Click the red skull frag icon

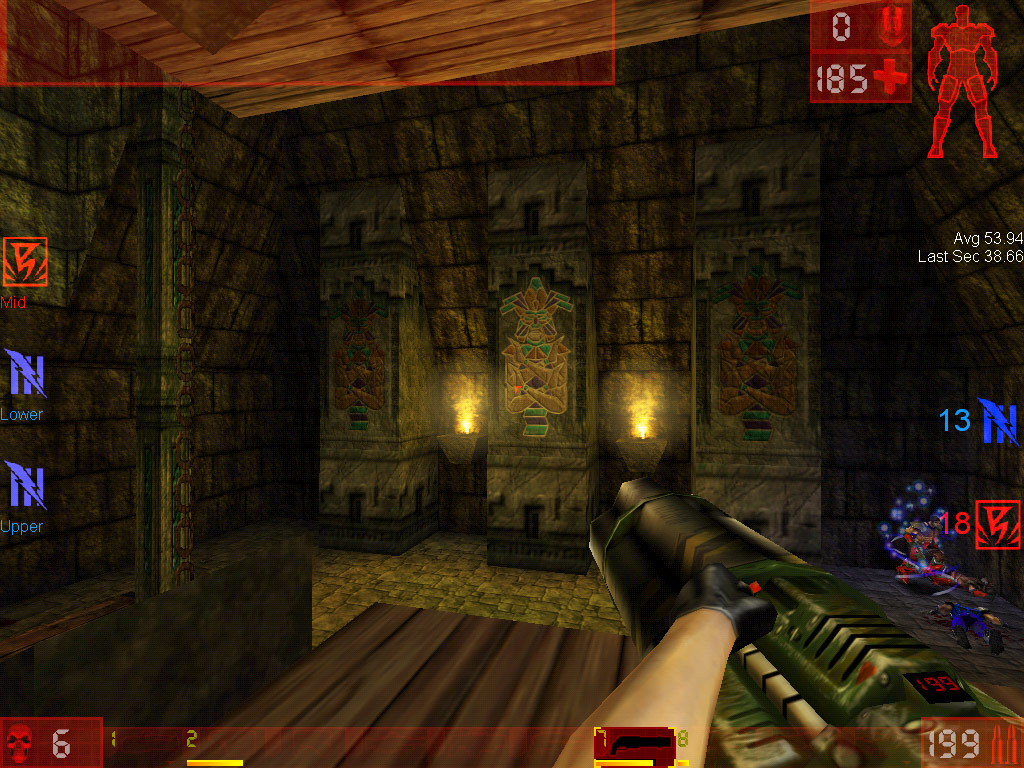pos(20,744)
